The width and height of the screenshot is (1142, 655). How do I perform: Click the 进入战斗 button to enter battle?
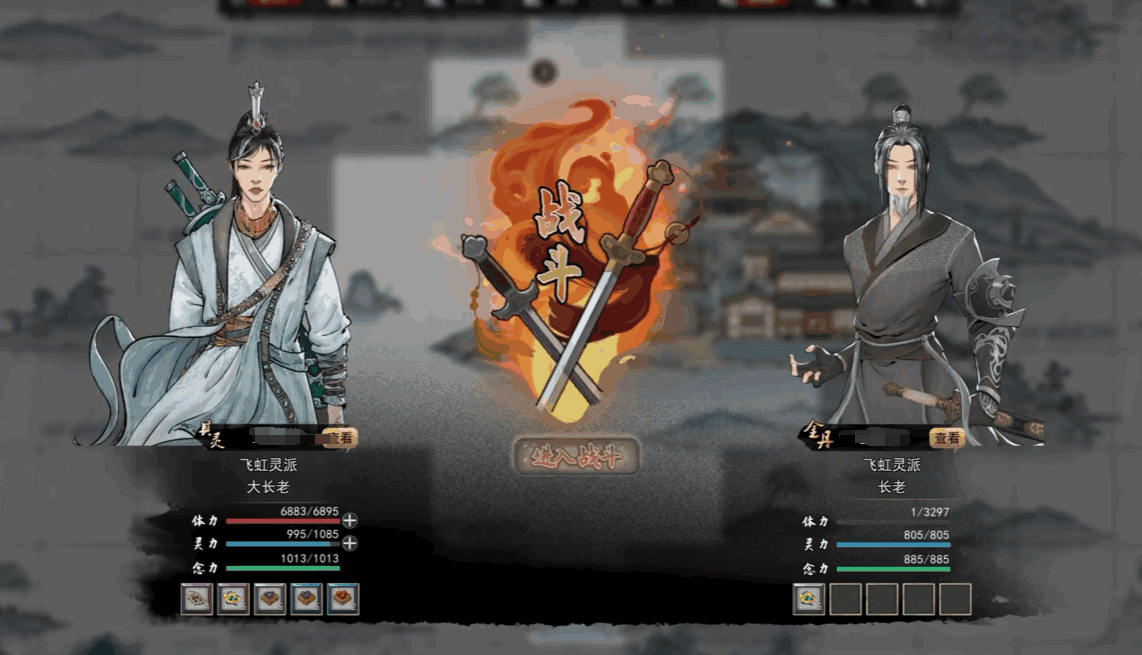pos(575,456)
